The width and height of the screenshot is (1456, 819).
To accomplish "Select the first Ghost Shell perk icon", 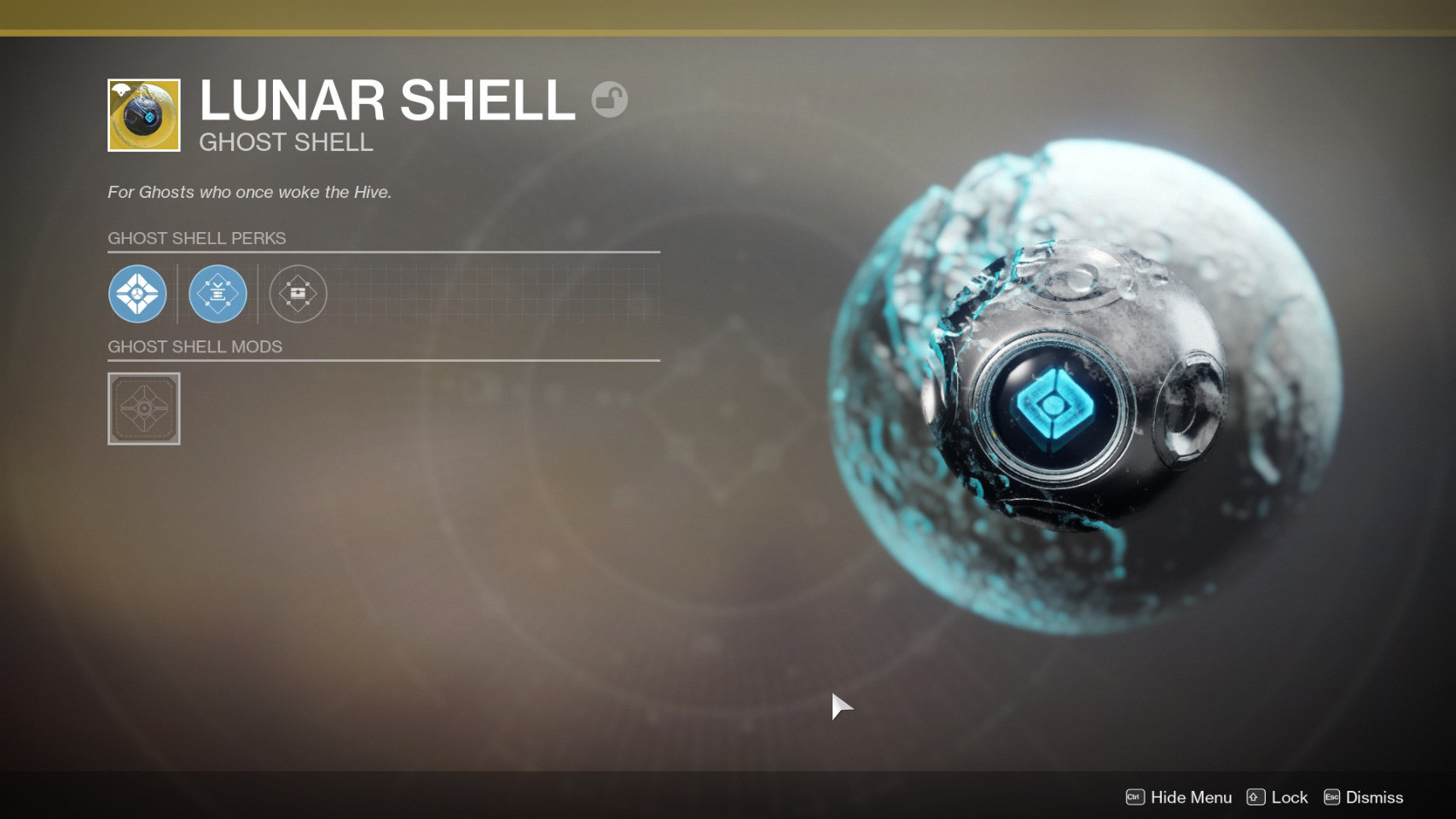I will [137, 293].
